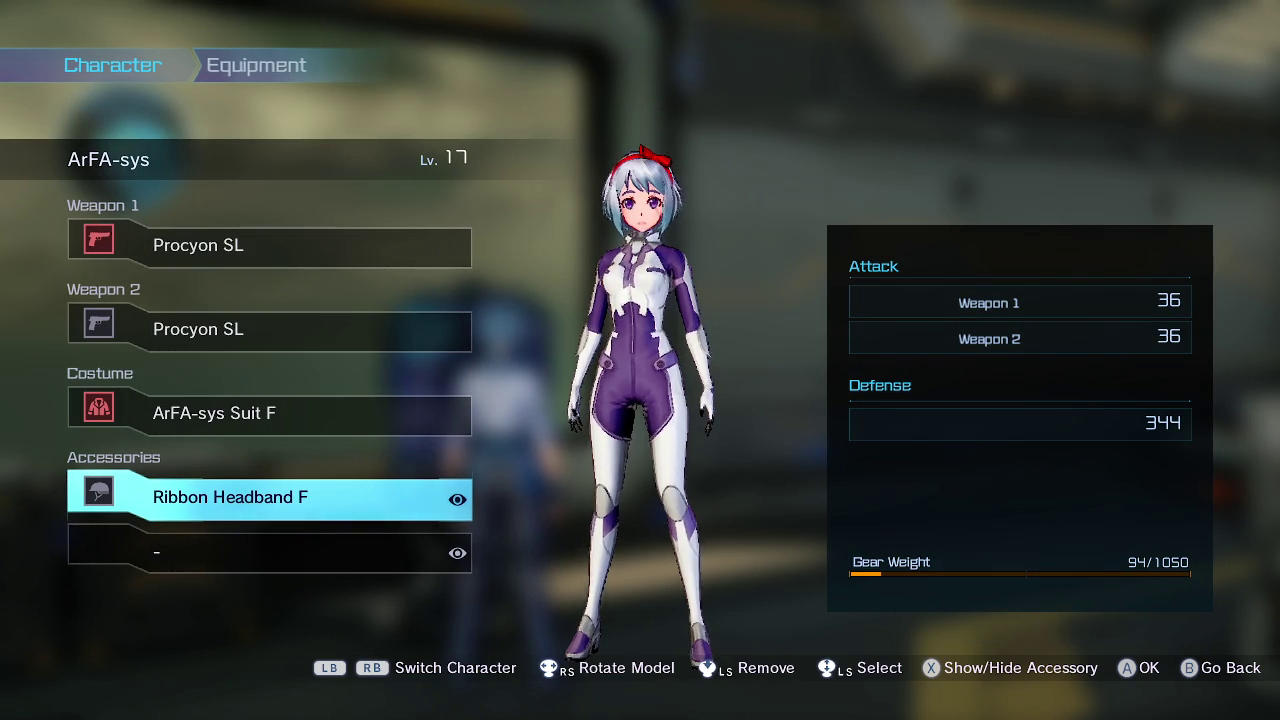The image size is (1280, 720).
Task: Toggle Ribbon Headband F visibility eye icon
Action: click(x=457, y=500)
